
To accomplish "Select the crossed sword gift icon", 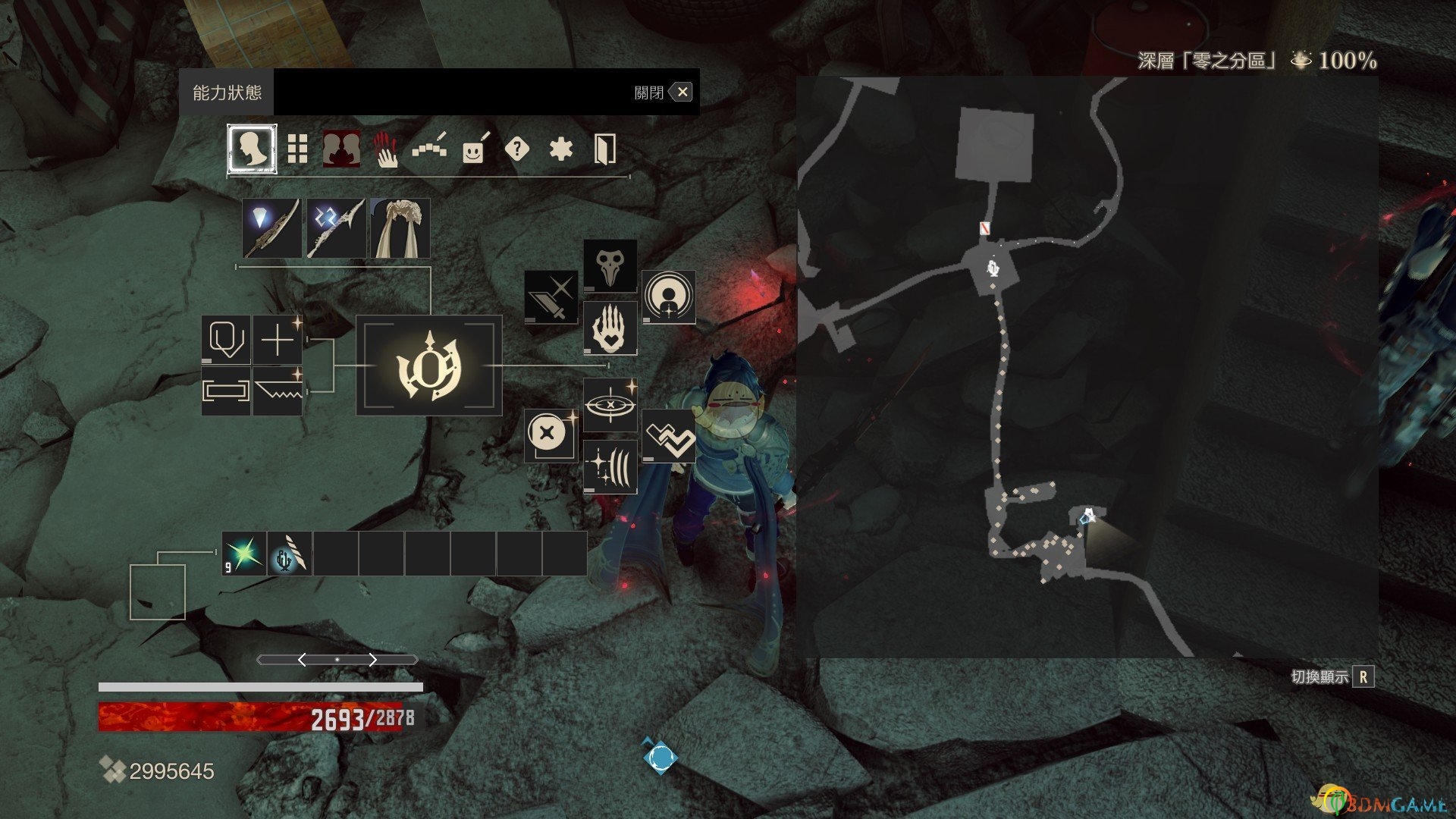I will (x=551, y=297).
